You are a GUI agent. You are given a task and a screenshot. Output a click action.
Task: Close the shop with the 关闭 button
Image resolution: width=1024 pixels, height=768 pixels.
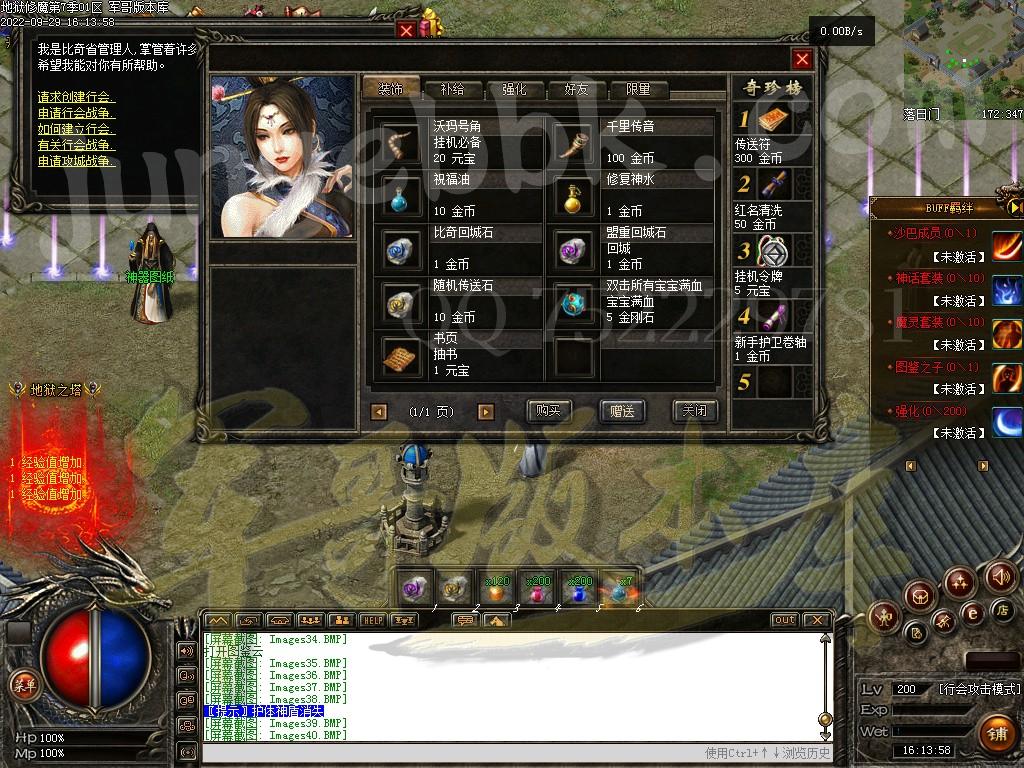pos(694,411)
